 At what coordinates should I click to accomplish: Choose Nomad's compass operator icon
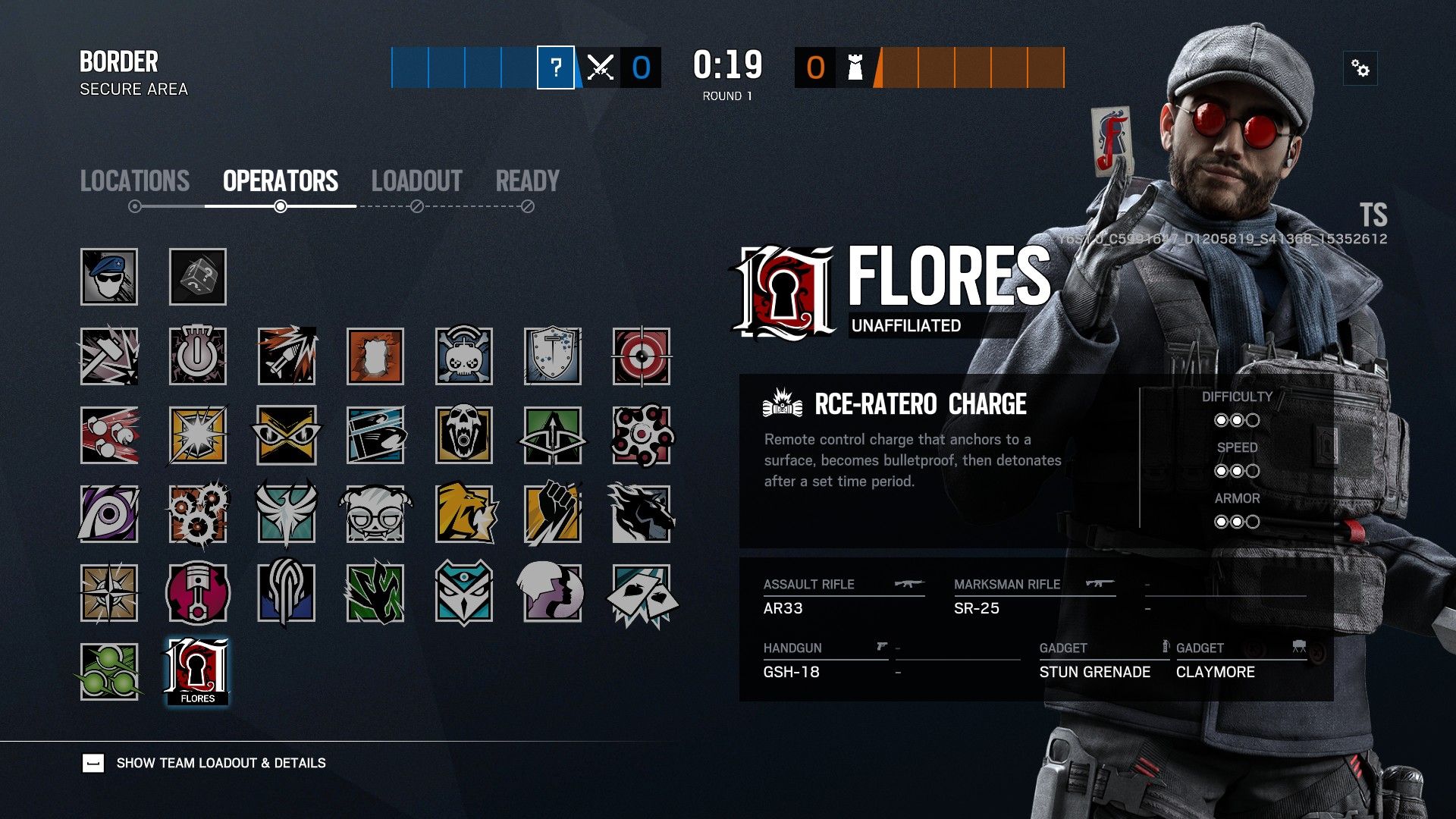pyautogui.click(x=108, y=595)
